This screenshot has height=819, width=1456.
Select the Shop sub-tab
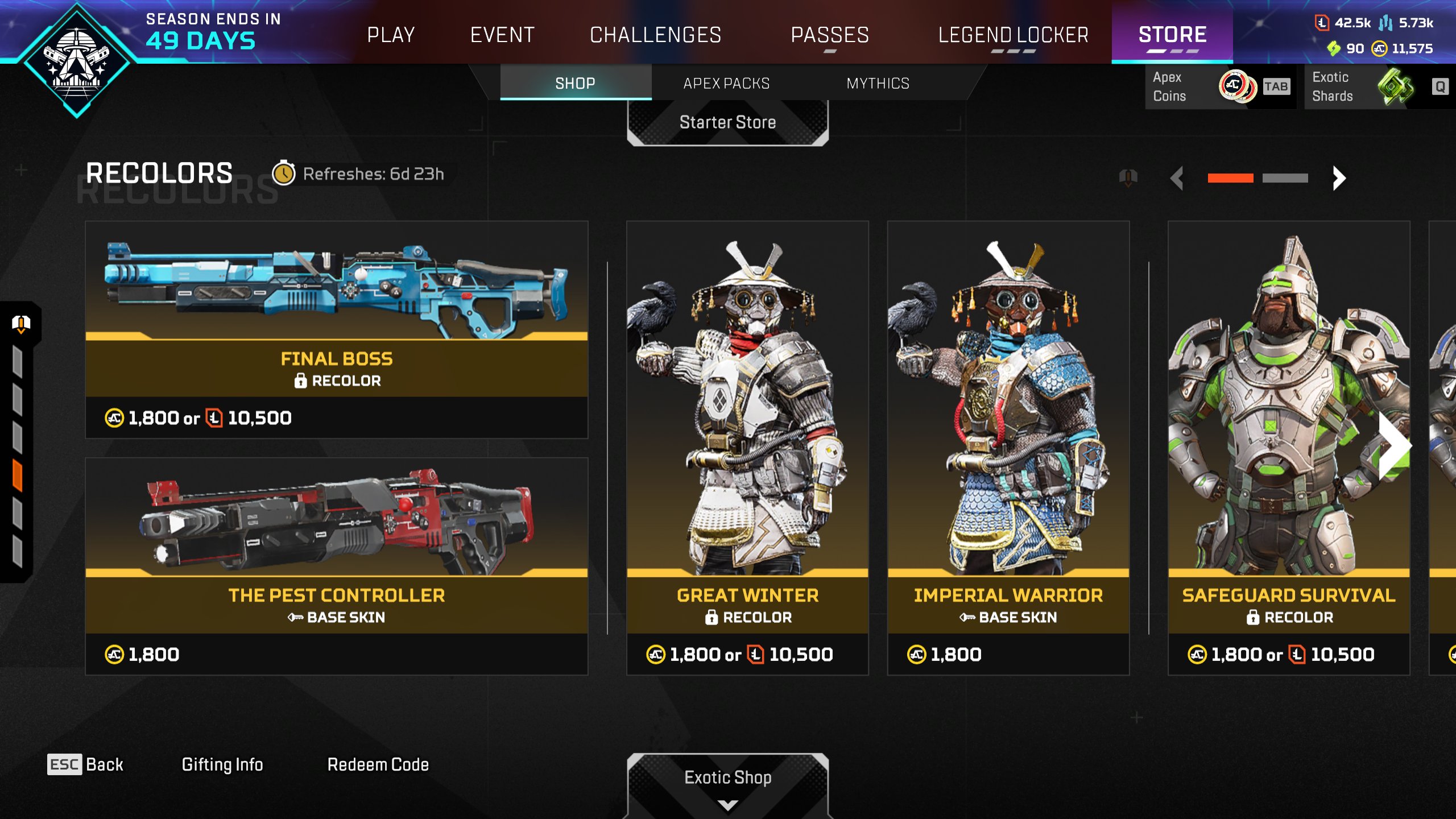[x=575, y=84]
